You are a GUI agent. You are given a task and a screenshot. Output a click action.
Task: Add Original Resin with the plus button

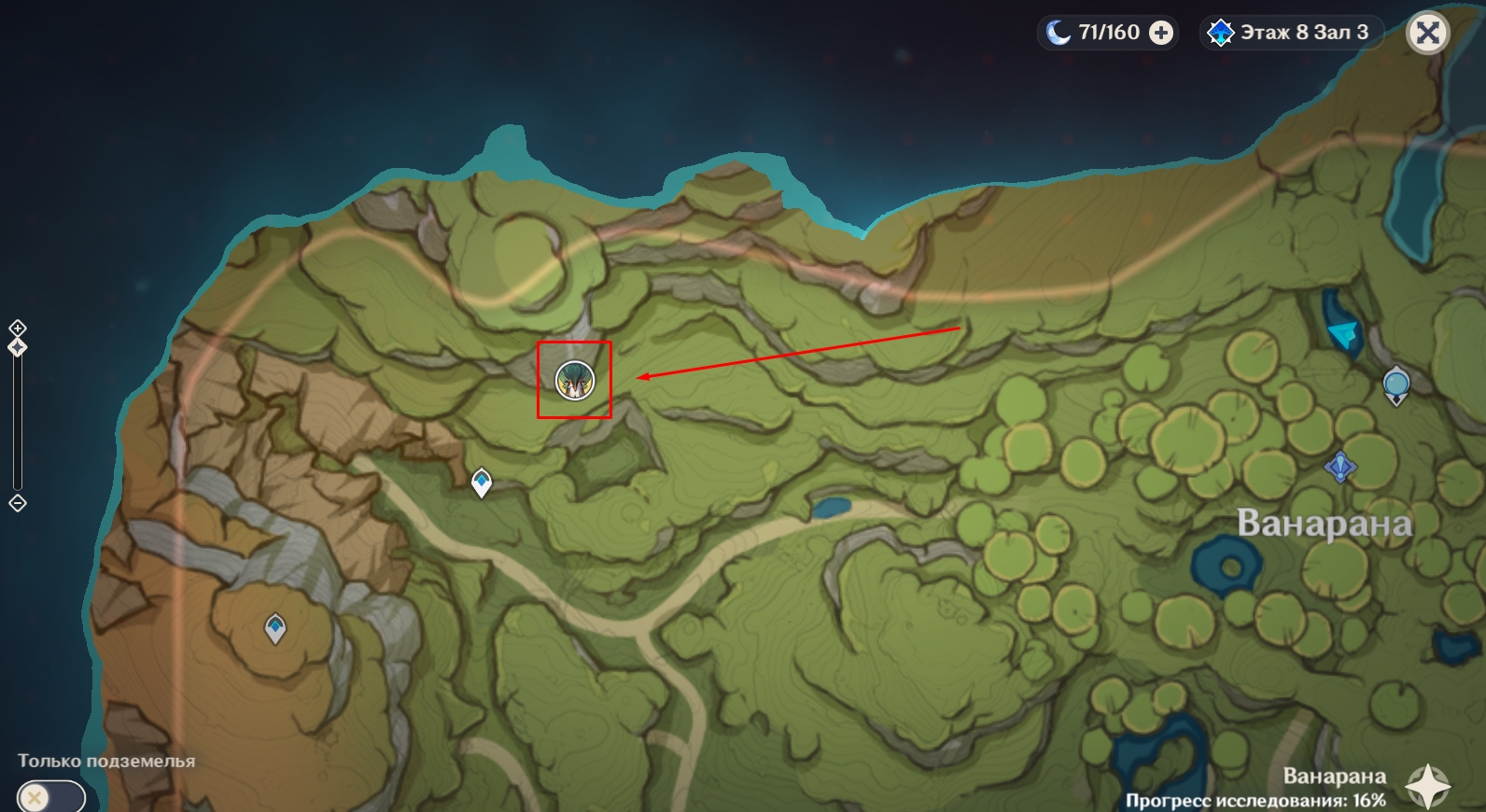pyautogui.click(x=1161, y=34)
